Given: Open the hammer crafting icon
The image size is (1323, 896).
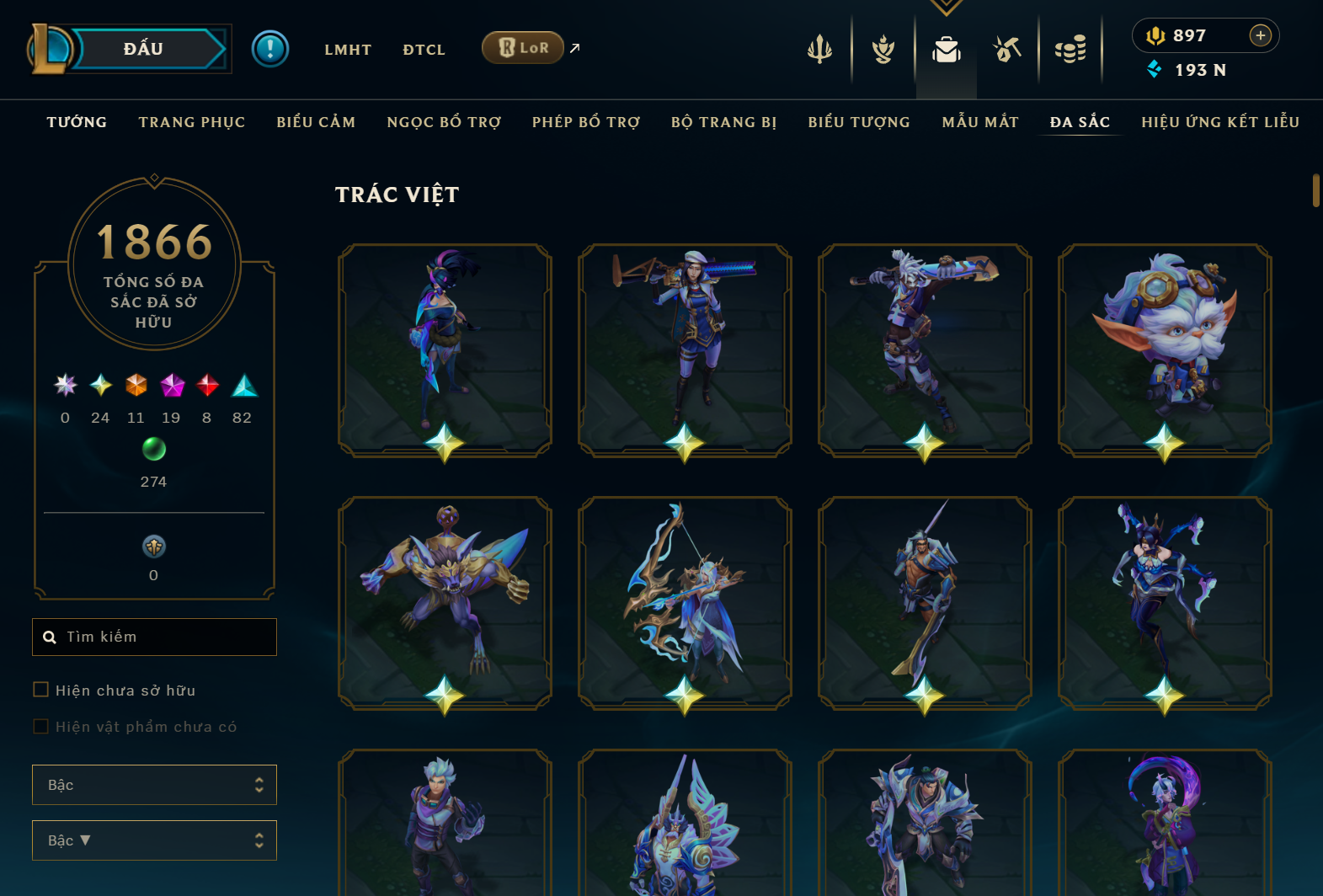Looking at the screenshot, I should (1007, 50).
